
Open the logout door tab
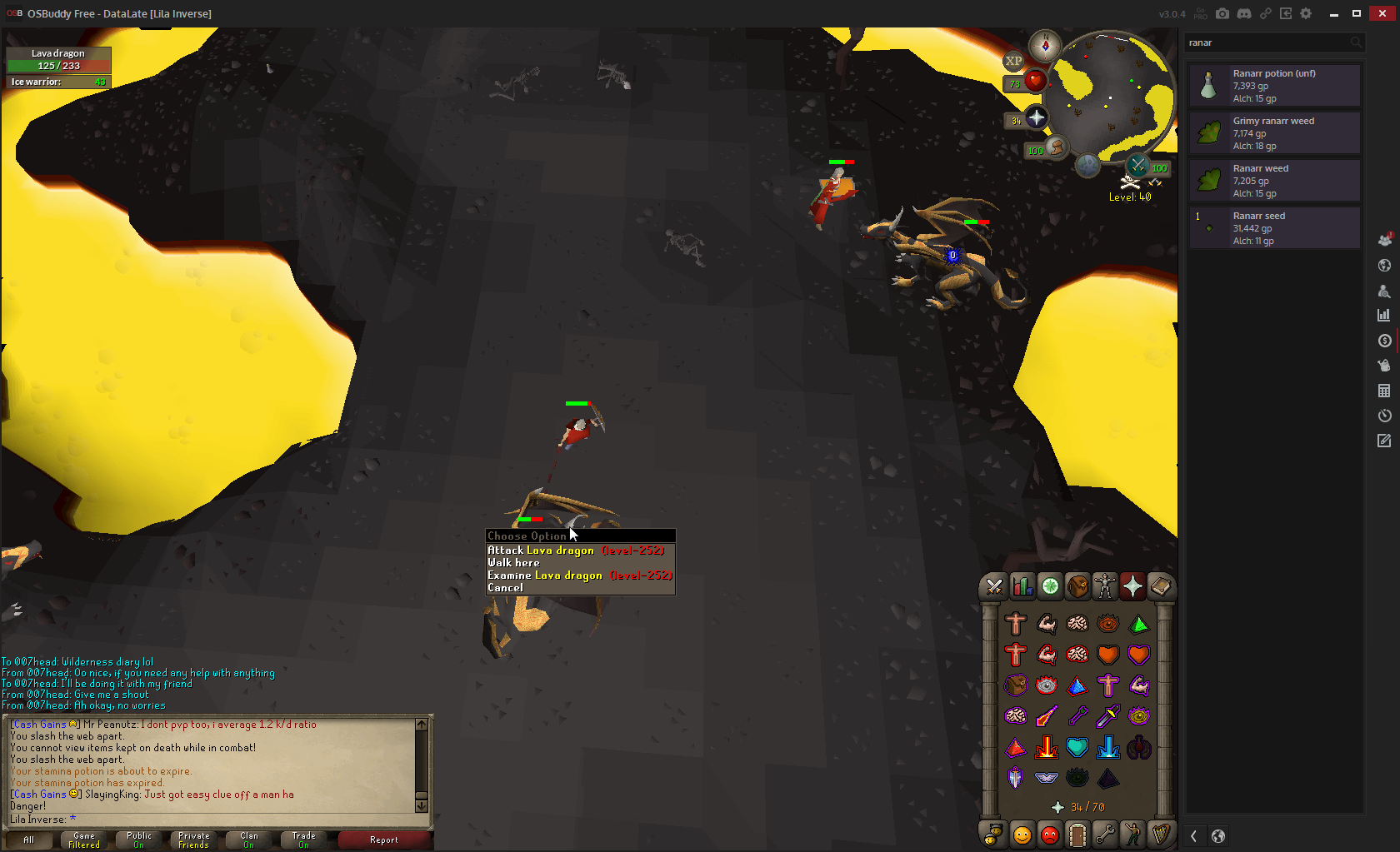(1077, 834)
